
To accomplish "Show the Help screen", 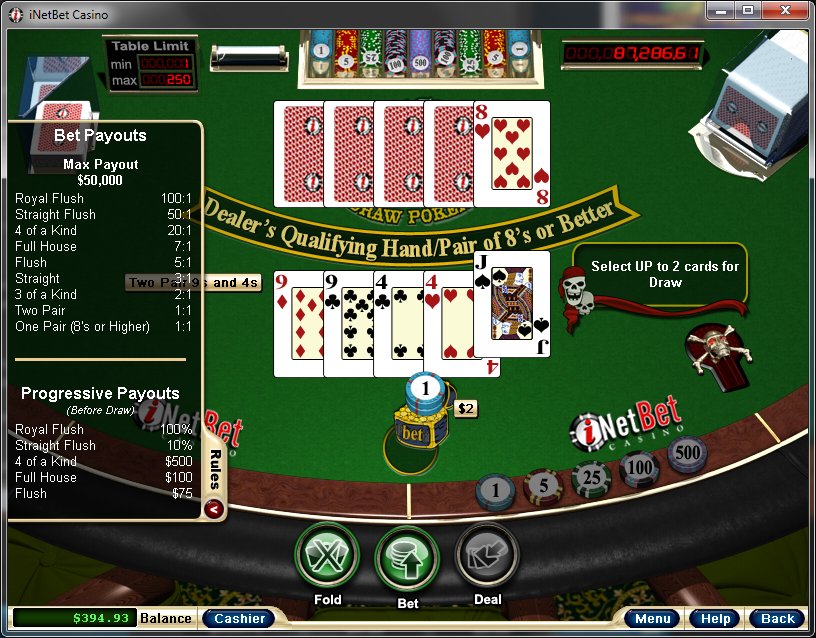I will (x=715, y=619).
